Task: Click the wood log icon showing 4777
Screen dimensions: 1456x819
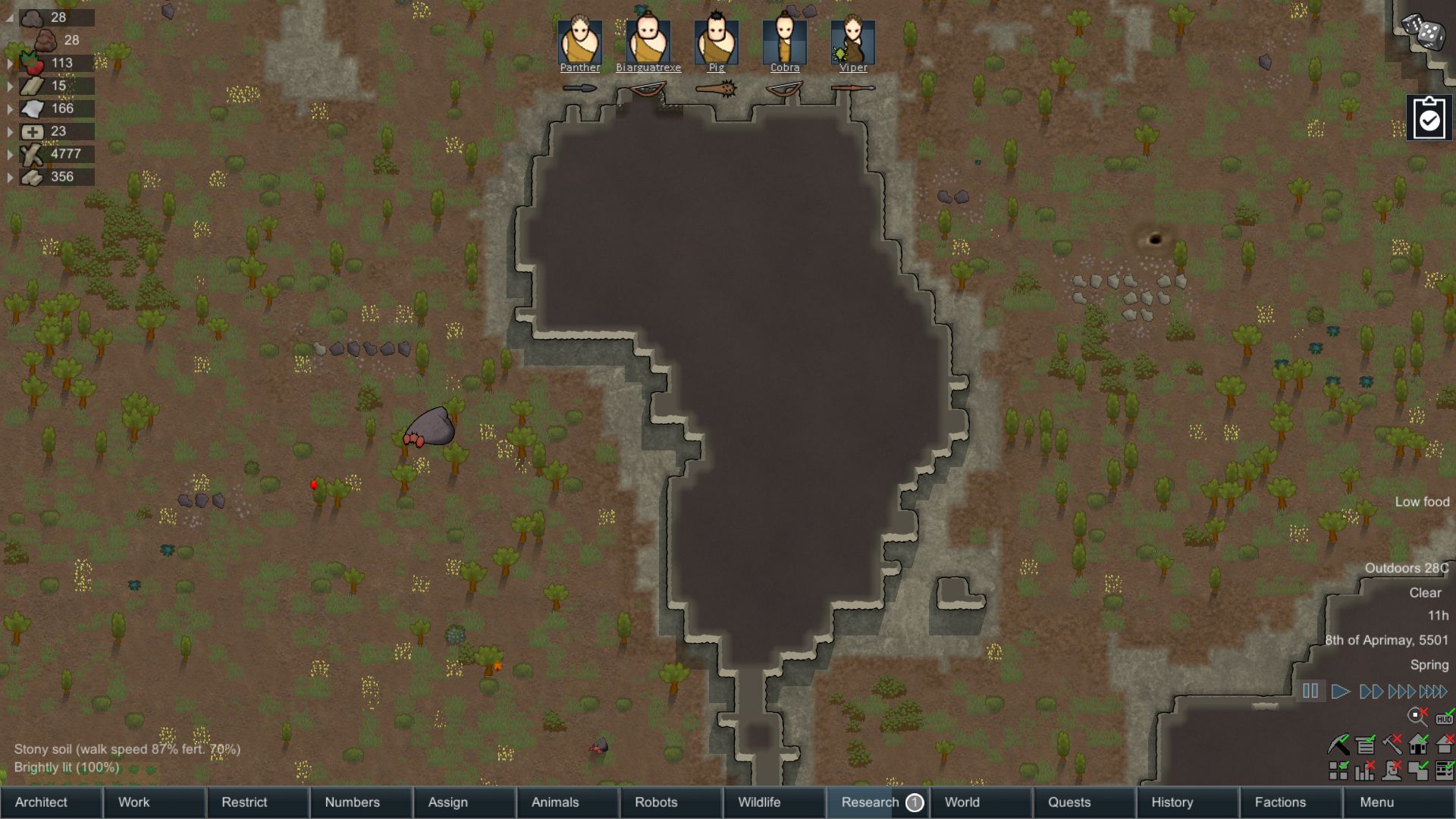Action: 32,154
